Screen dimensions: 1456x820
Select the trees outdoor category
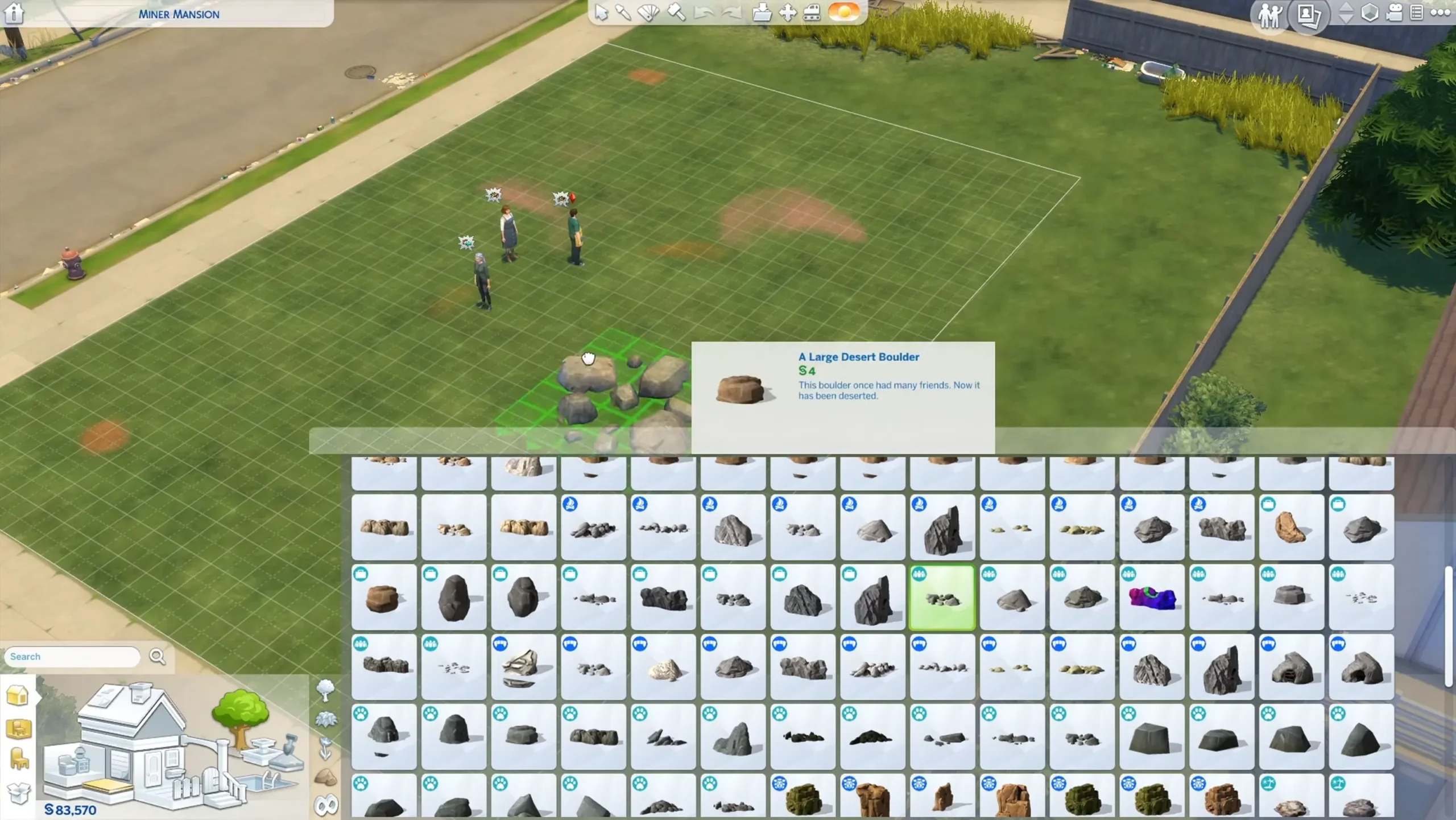[325, 691]
